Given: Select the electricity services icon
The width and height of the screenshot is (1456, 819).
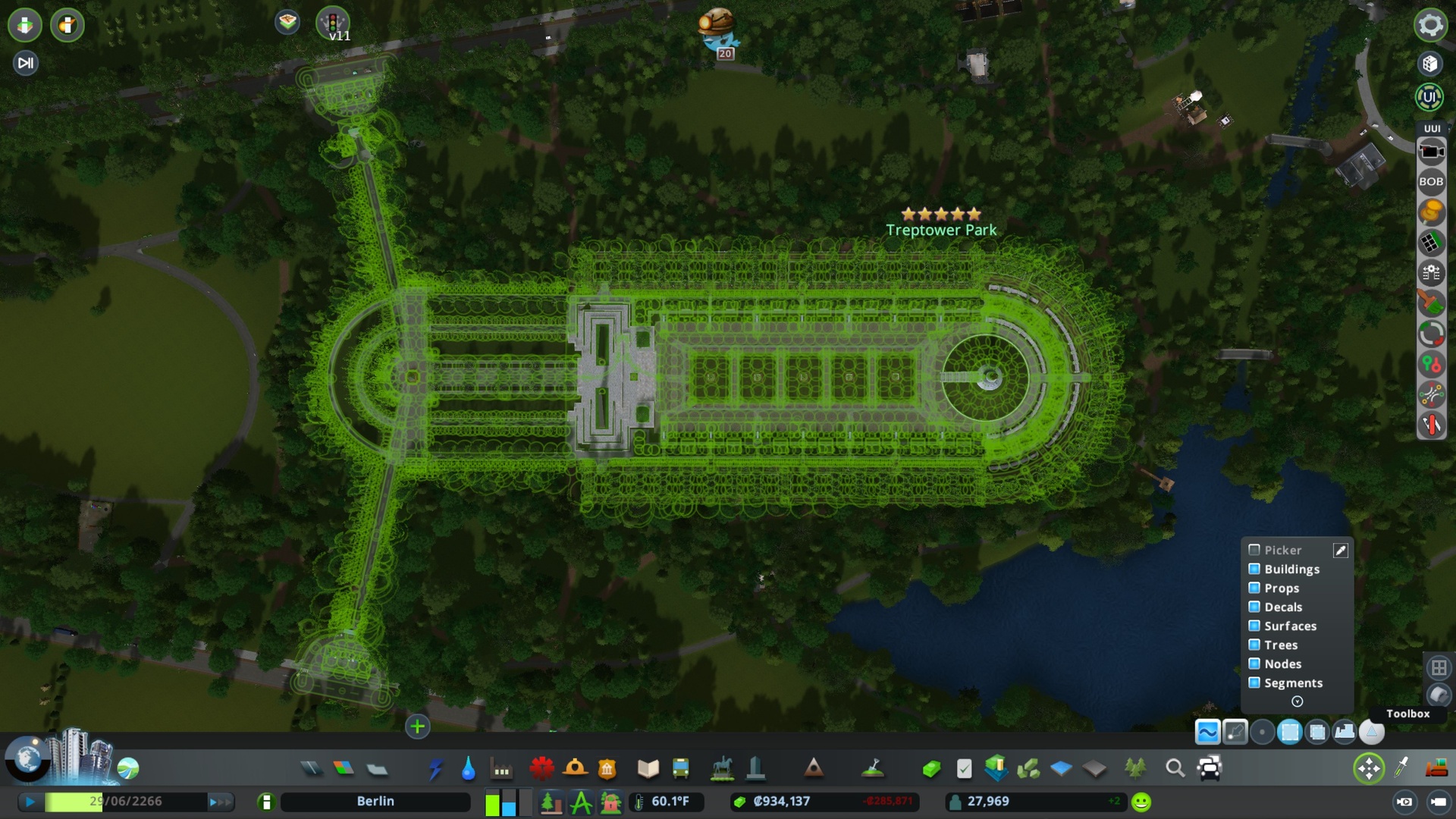Looking at the screenshot, I should 436,768.
